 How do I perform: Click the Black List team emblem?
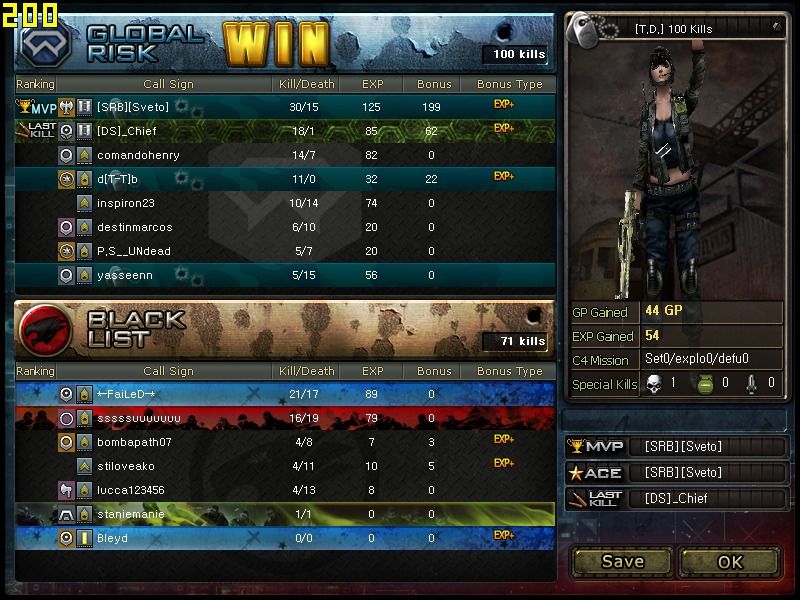[x=43, y=330]
